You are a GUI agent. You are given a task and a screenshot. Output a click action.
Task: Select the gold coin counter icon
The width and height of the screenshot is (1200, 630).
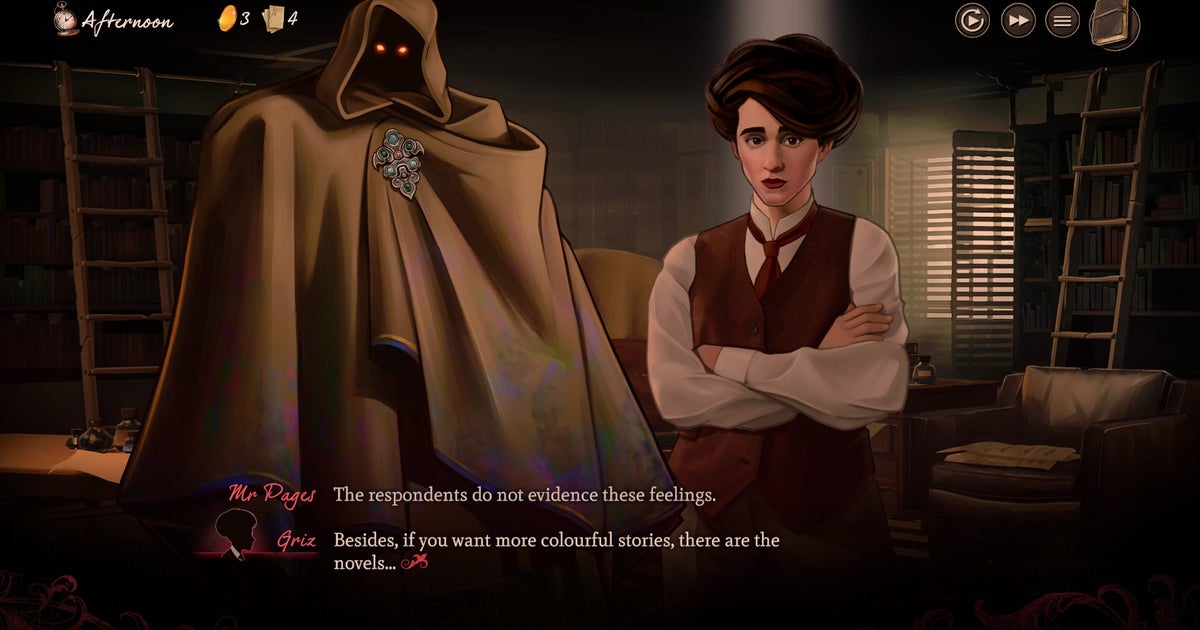tap(227, 18)
